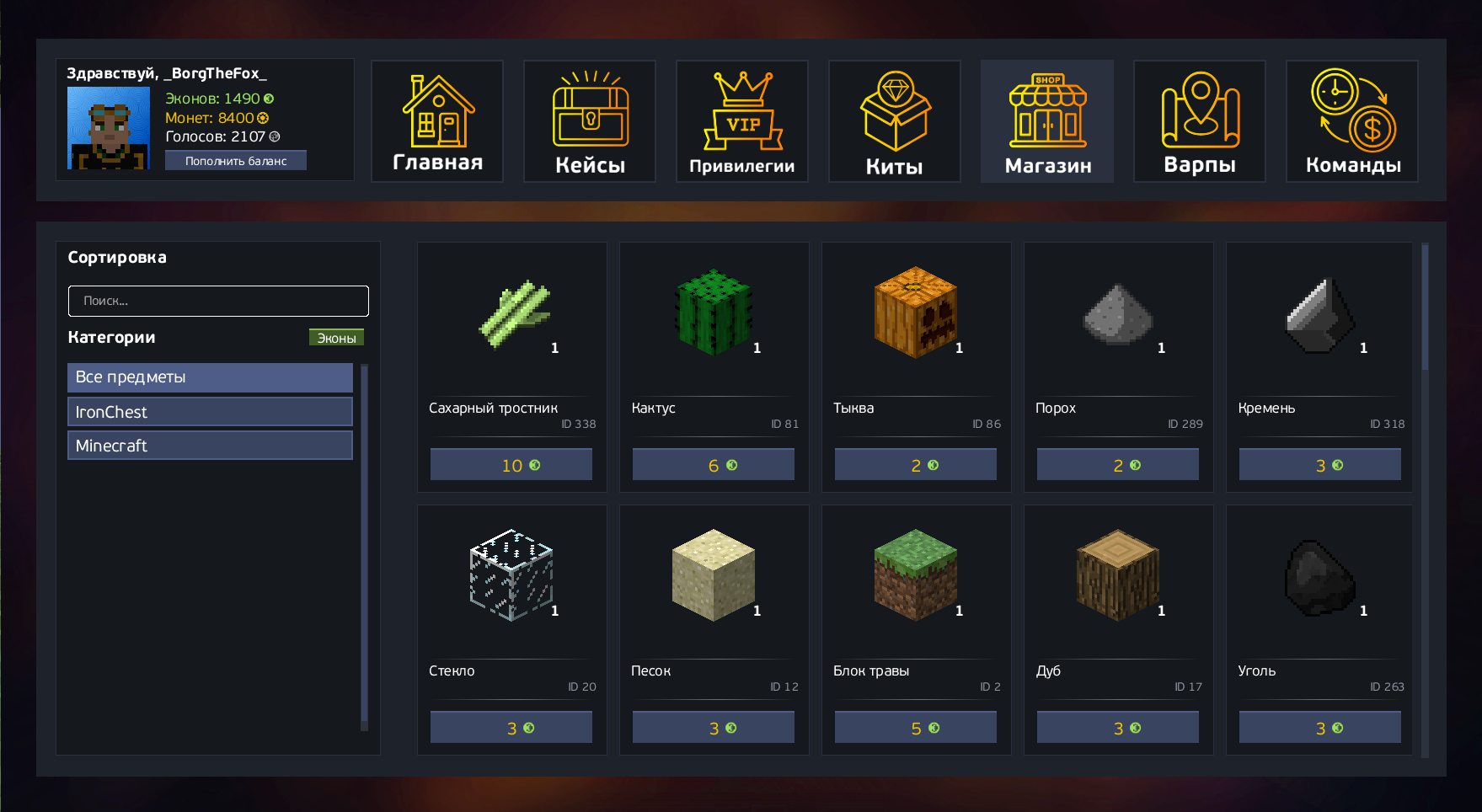Choose the IronChest category

(x=210, y=412)
